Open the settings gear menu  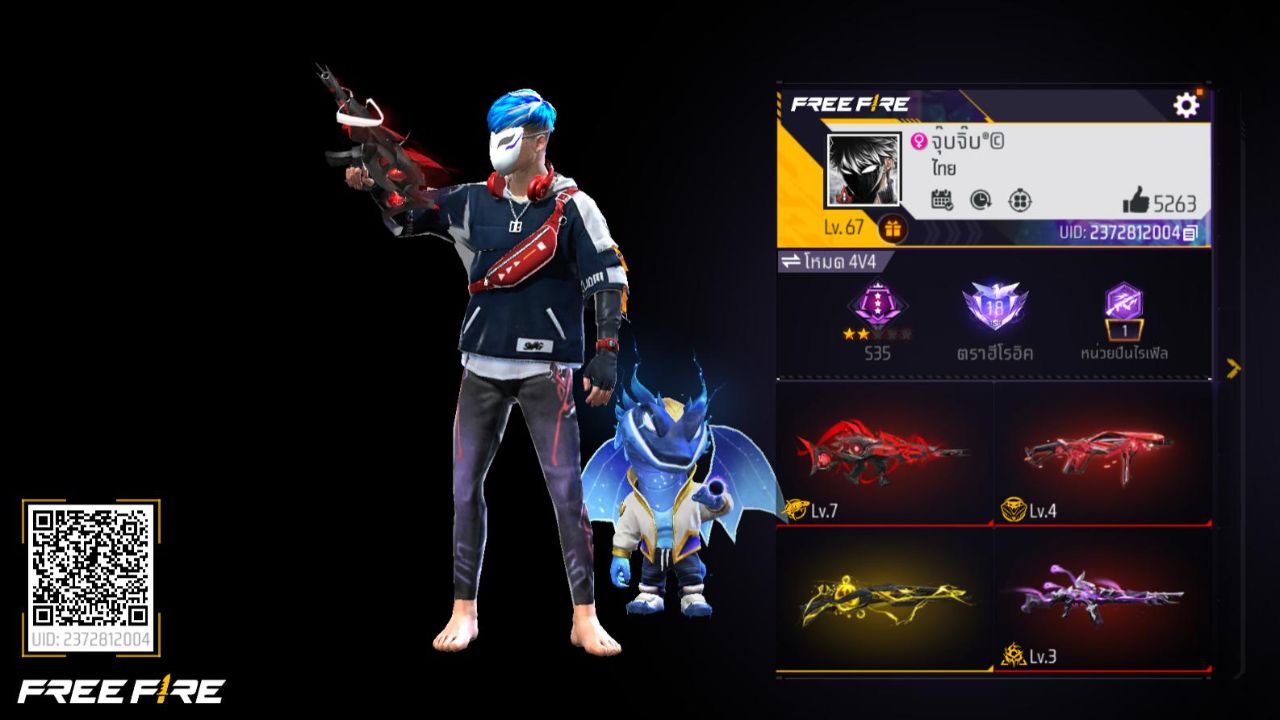point(1186,104)
